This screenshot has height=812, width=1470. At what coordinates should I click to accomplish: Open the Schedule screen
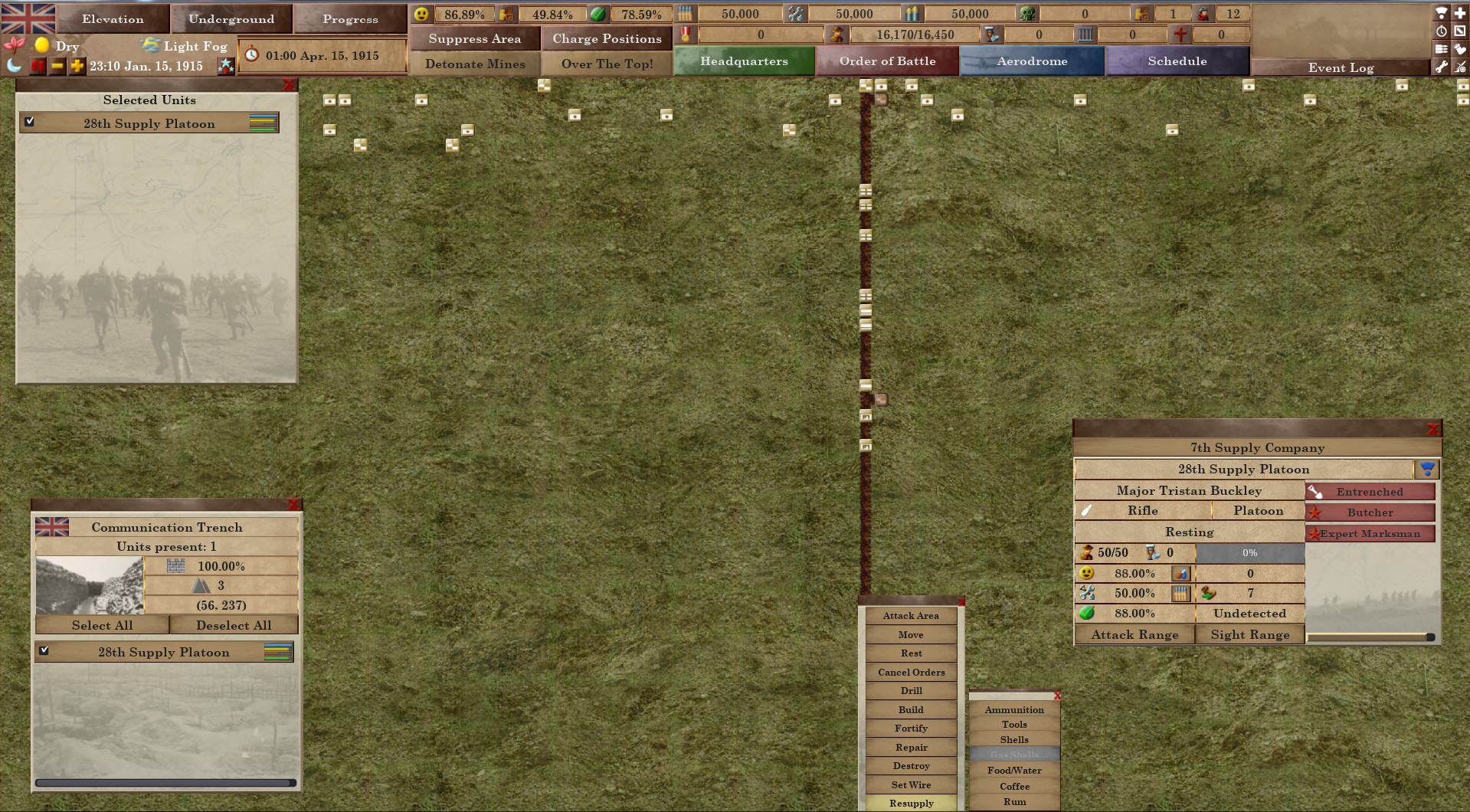point(1177,61)
